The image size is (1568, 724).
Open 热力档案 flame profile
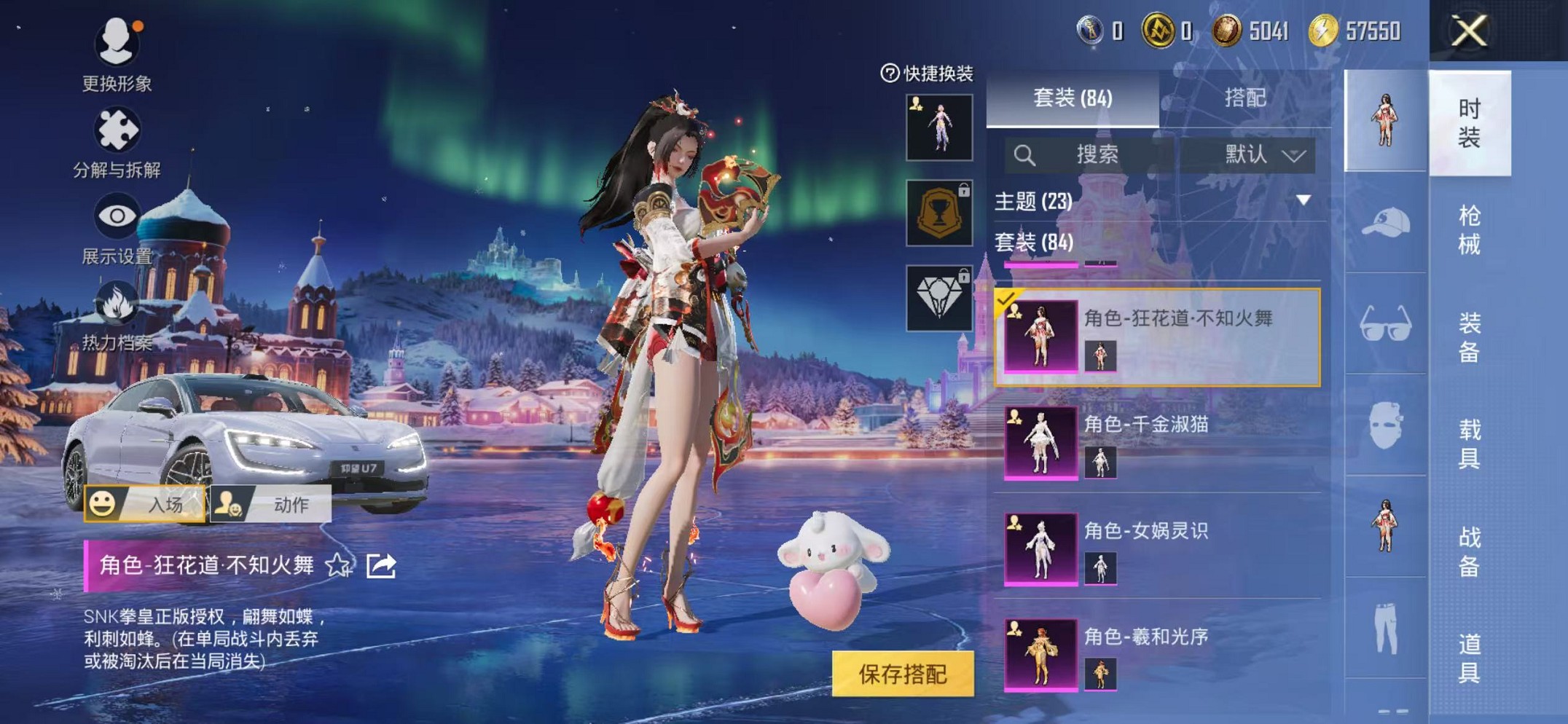[117, 315]
